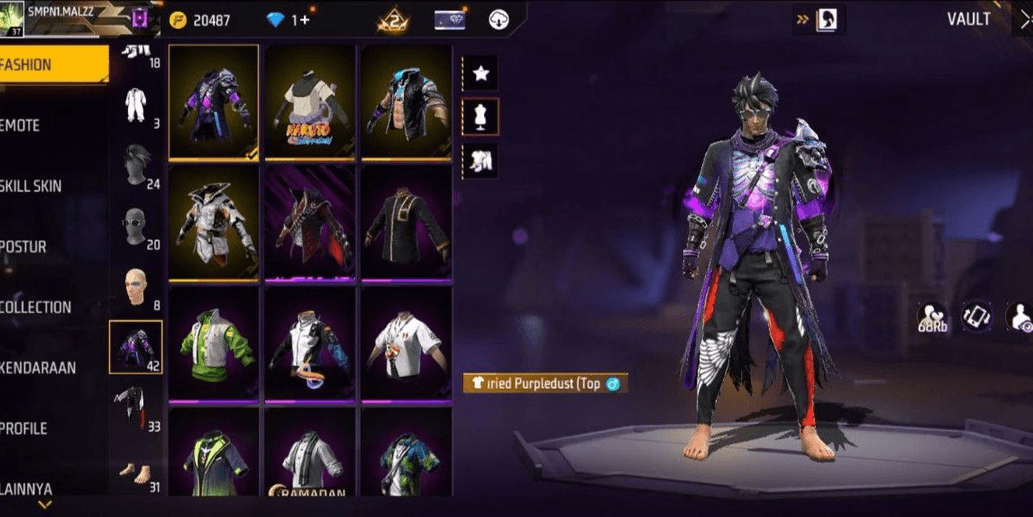1033x517 pixels.
Task: Show favorites with the star filter
Action: click(481, 73)
